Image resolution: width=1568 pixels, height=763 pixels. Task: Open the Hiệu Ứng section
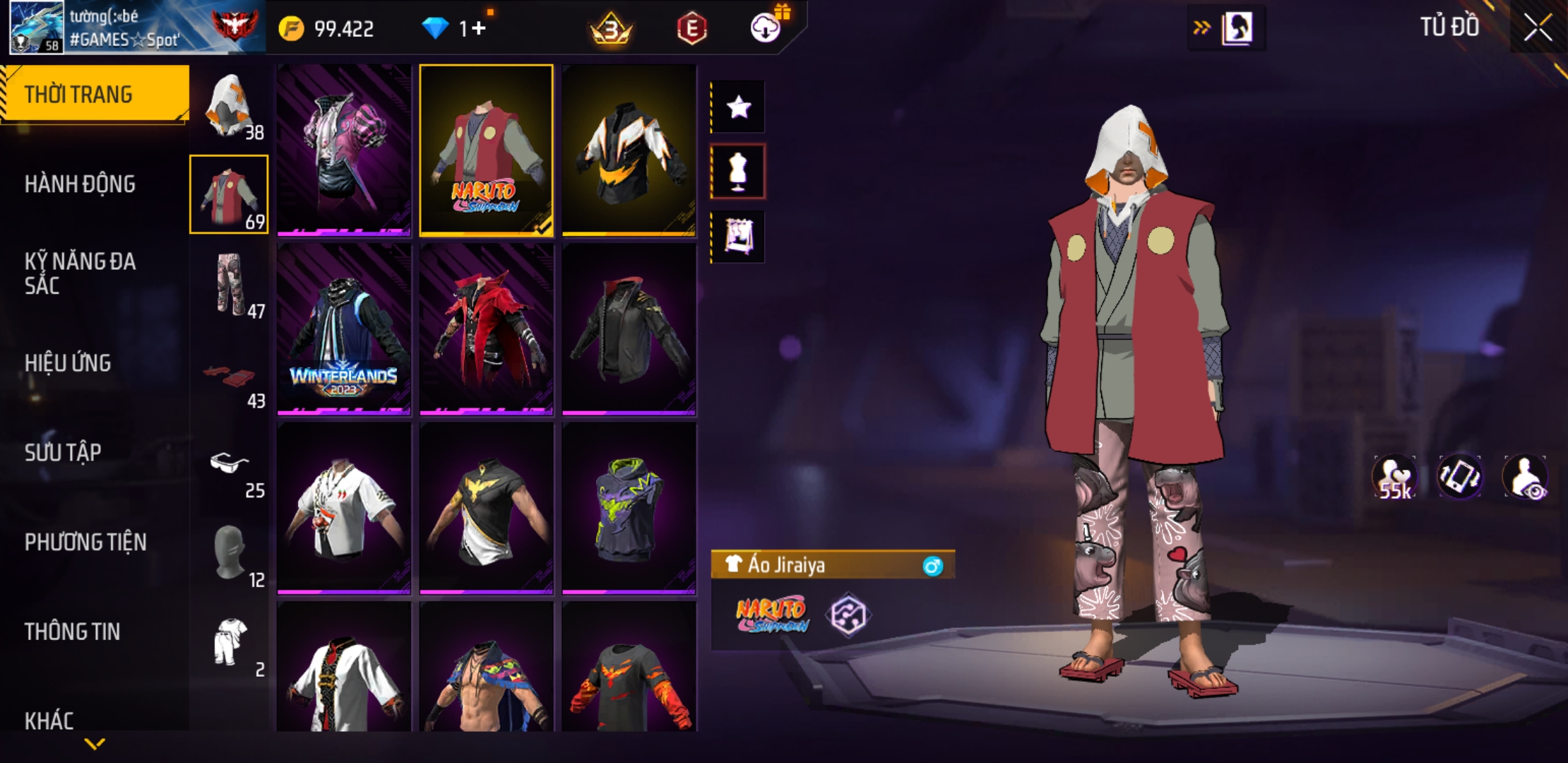click(x=68, y=363)
